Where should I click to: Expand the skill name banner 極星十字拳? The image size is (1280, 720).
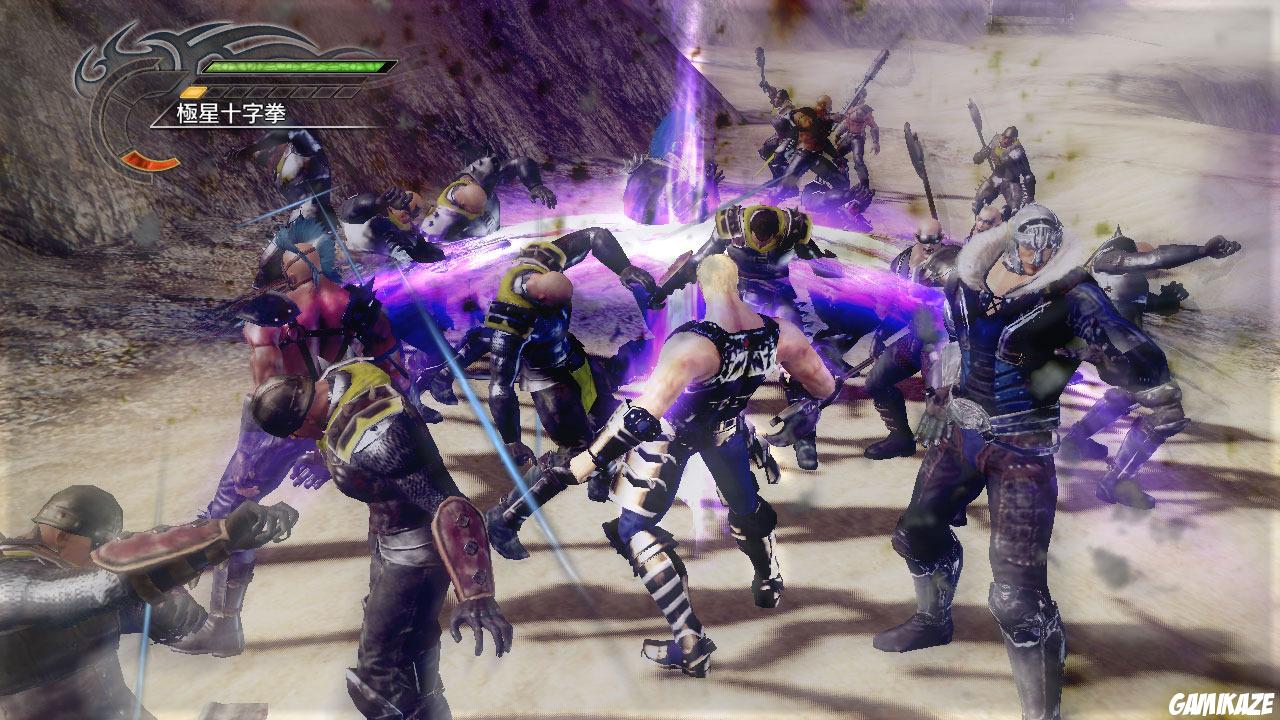tap(229, 113)
